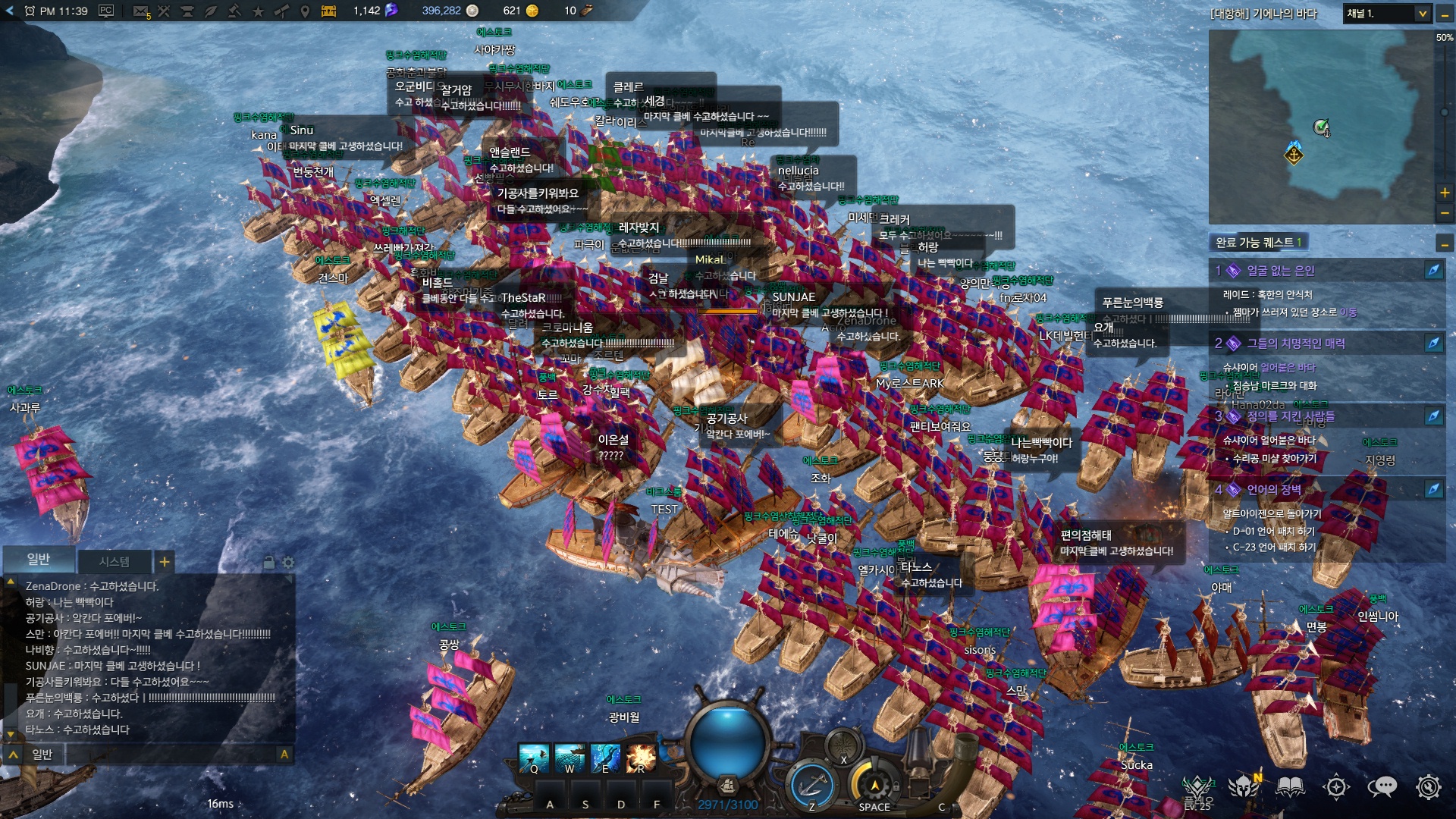Open the treasure chest shop icon

pyautogui.click(x=328, y=11)
